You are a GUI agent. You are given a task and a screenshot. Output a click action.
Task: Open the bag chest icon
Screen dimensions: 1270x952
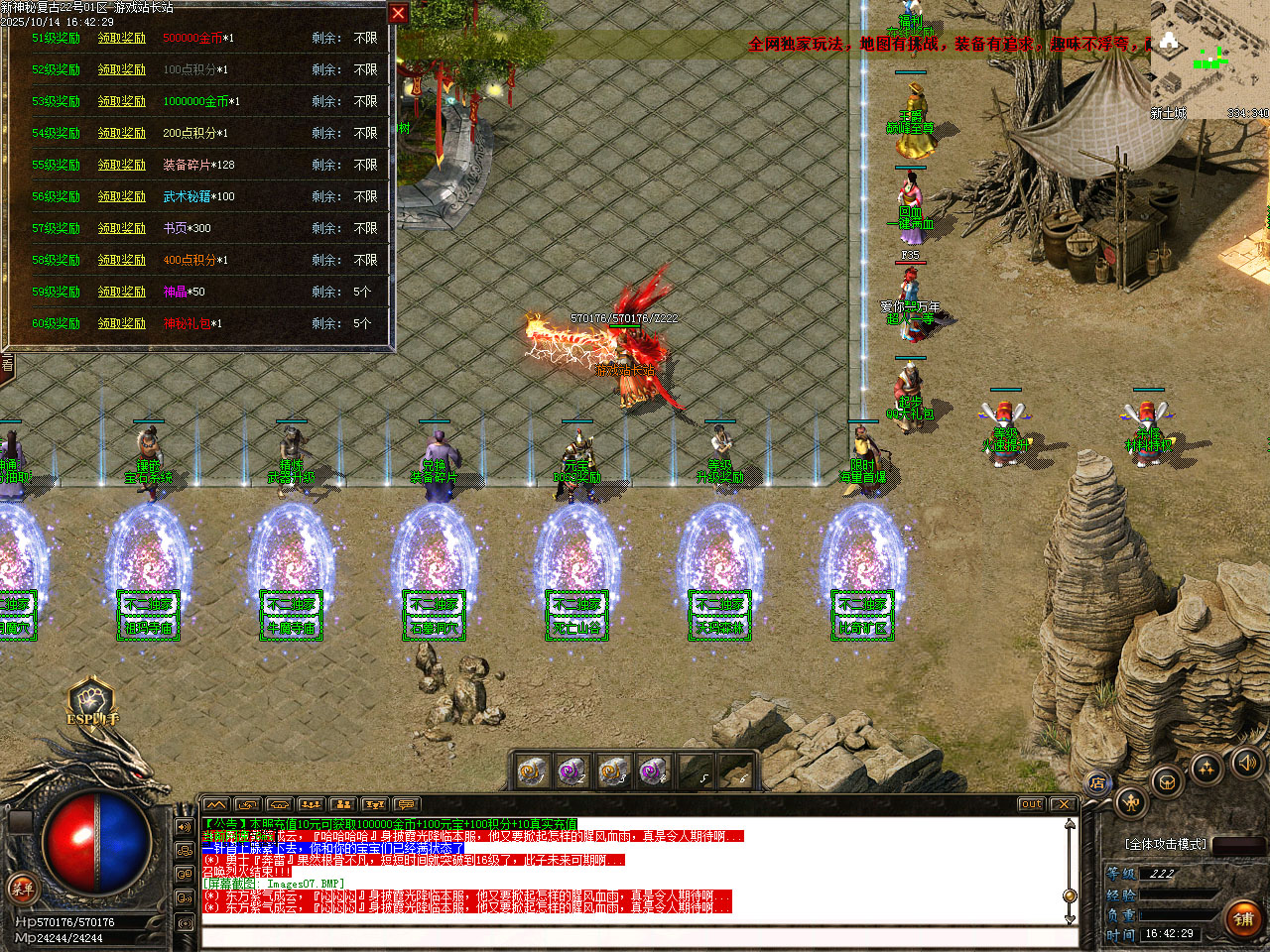[x=1167, y=779]
